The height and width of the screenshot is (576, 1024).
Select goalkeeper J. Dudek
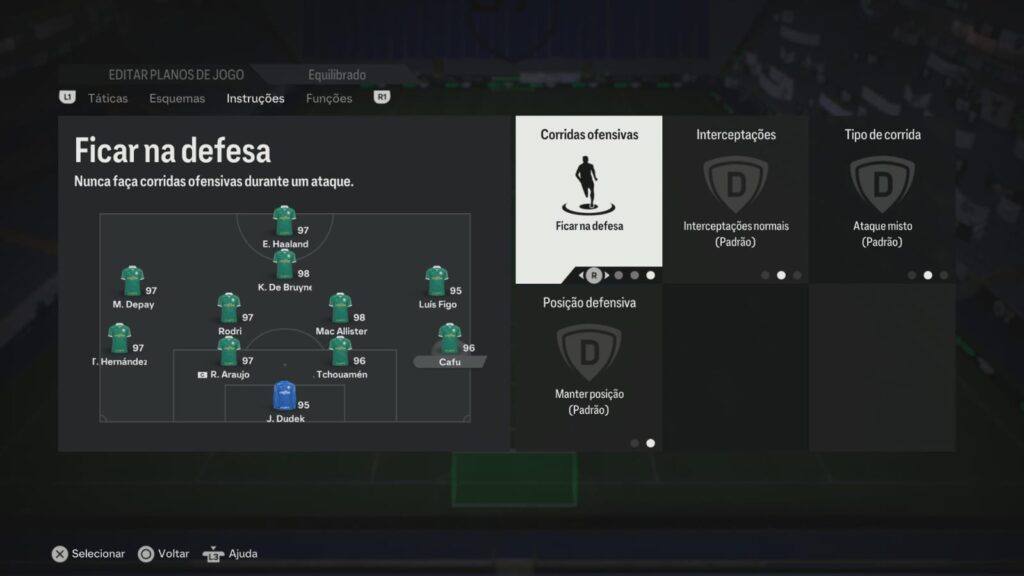(x=284, y=396)
